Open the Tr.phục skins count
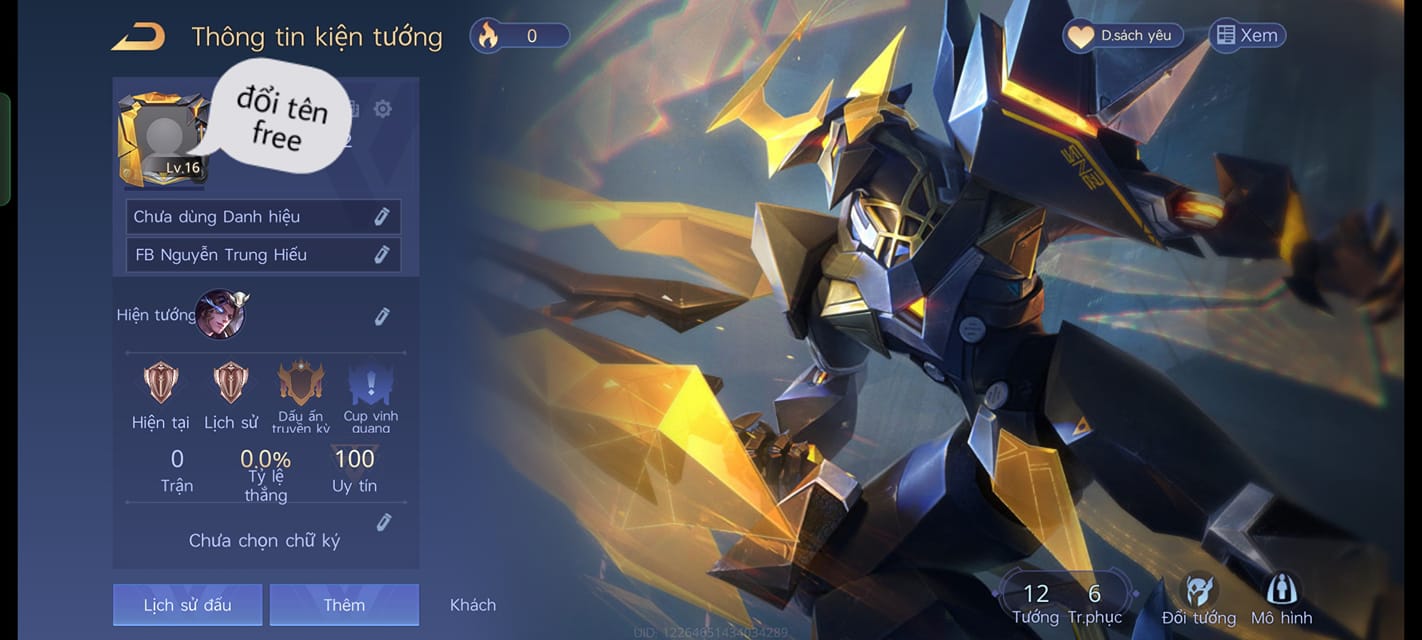 pos(1094,604)
